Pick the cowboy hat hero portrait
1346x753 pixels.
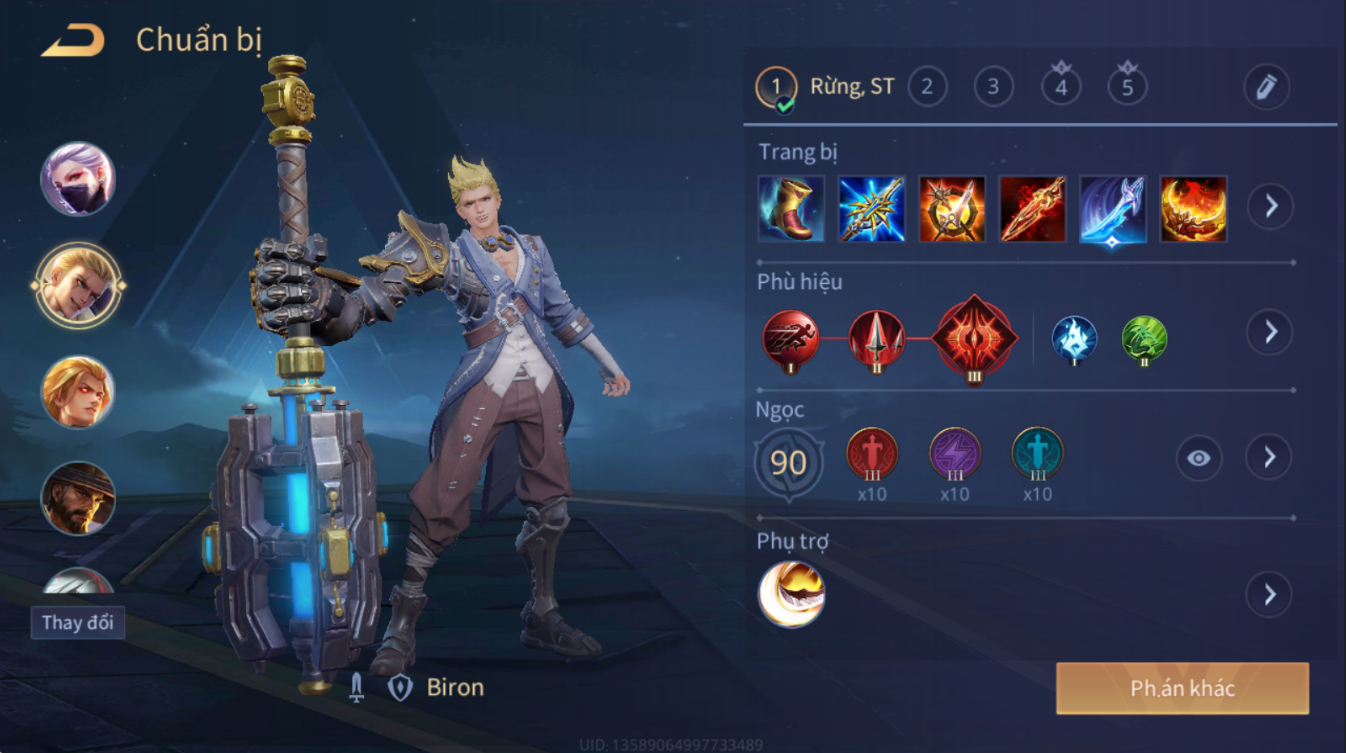tap(78, 497)
